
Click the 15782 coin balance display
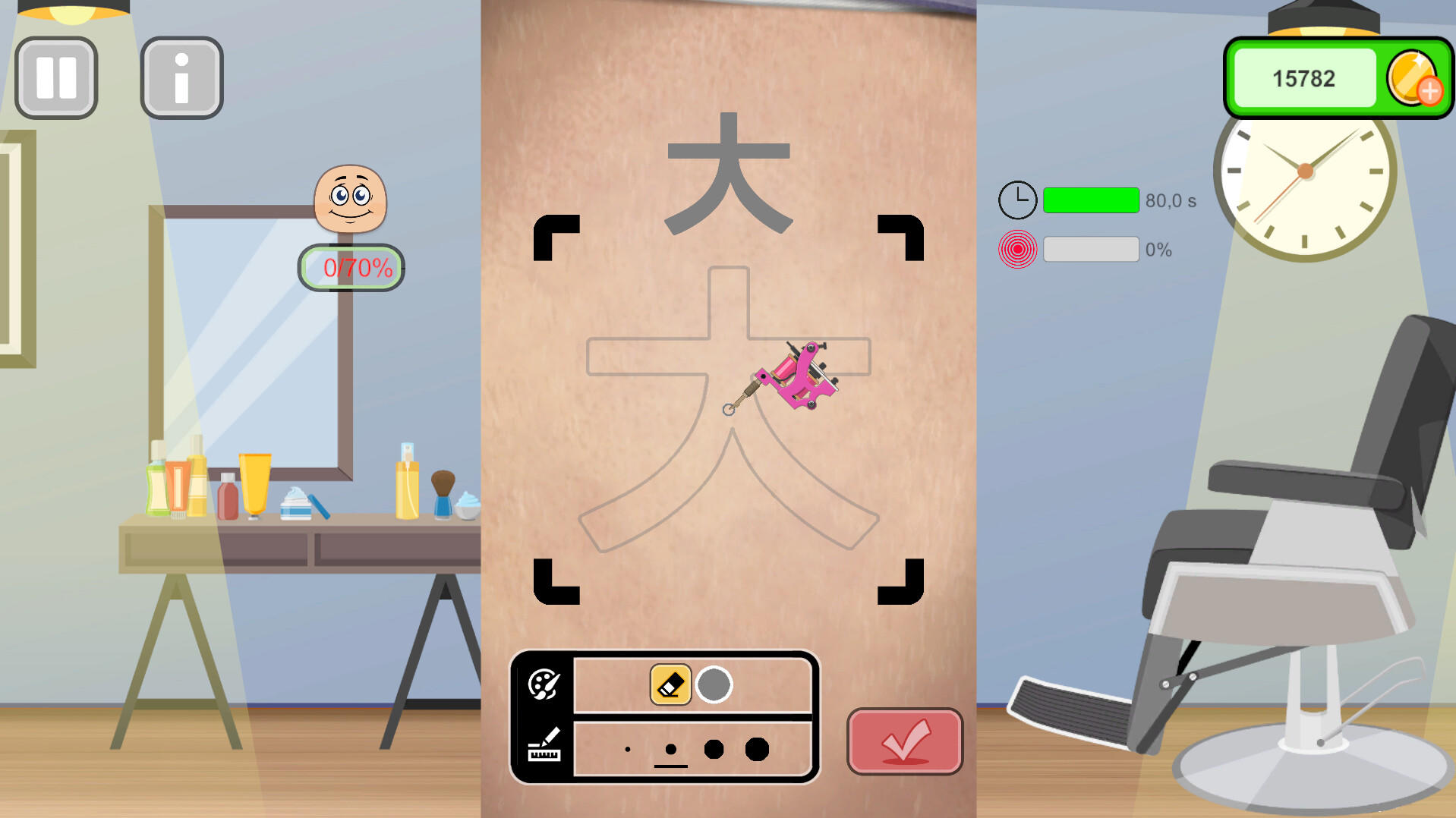click(x=1303, y=77)
